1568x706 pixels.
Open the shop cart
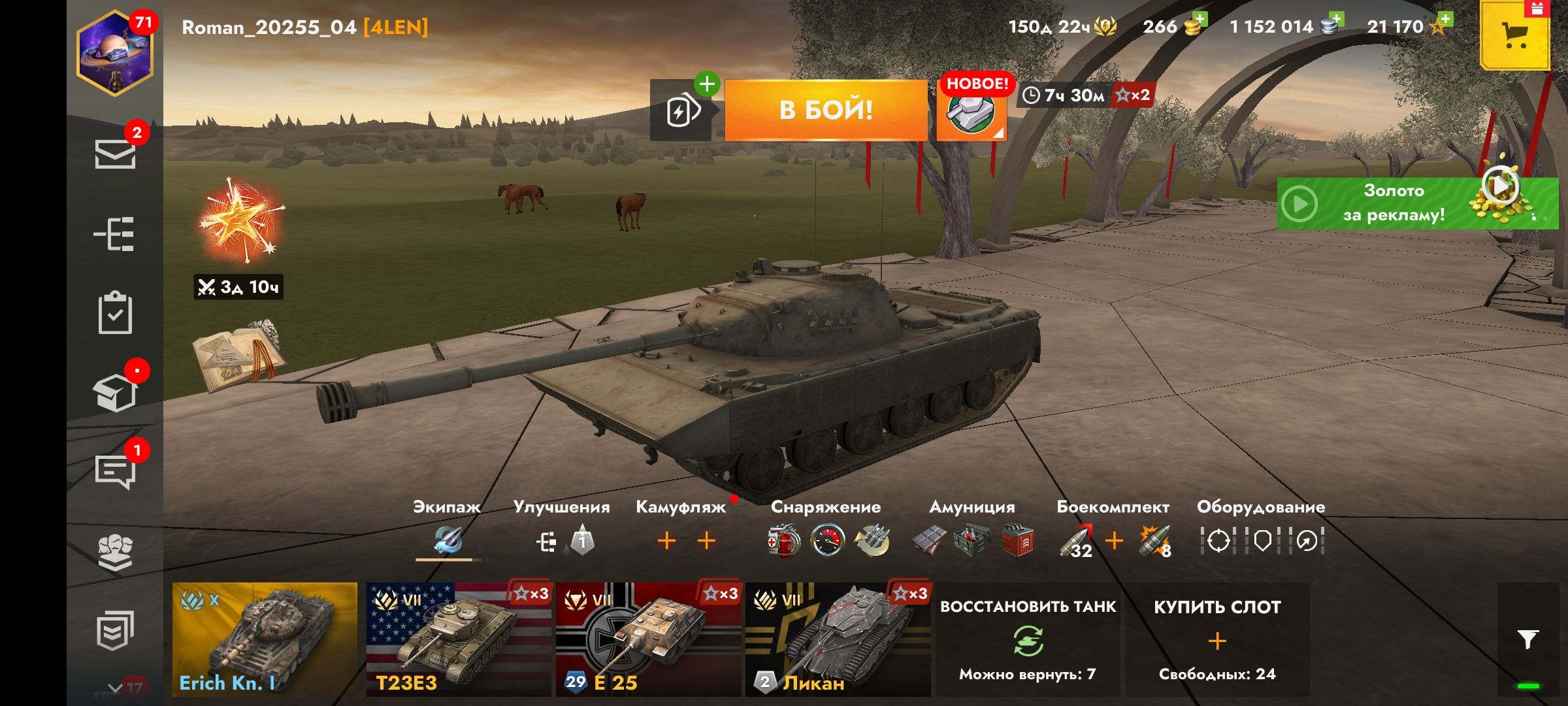tap(1514, 36)
